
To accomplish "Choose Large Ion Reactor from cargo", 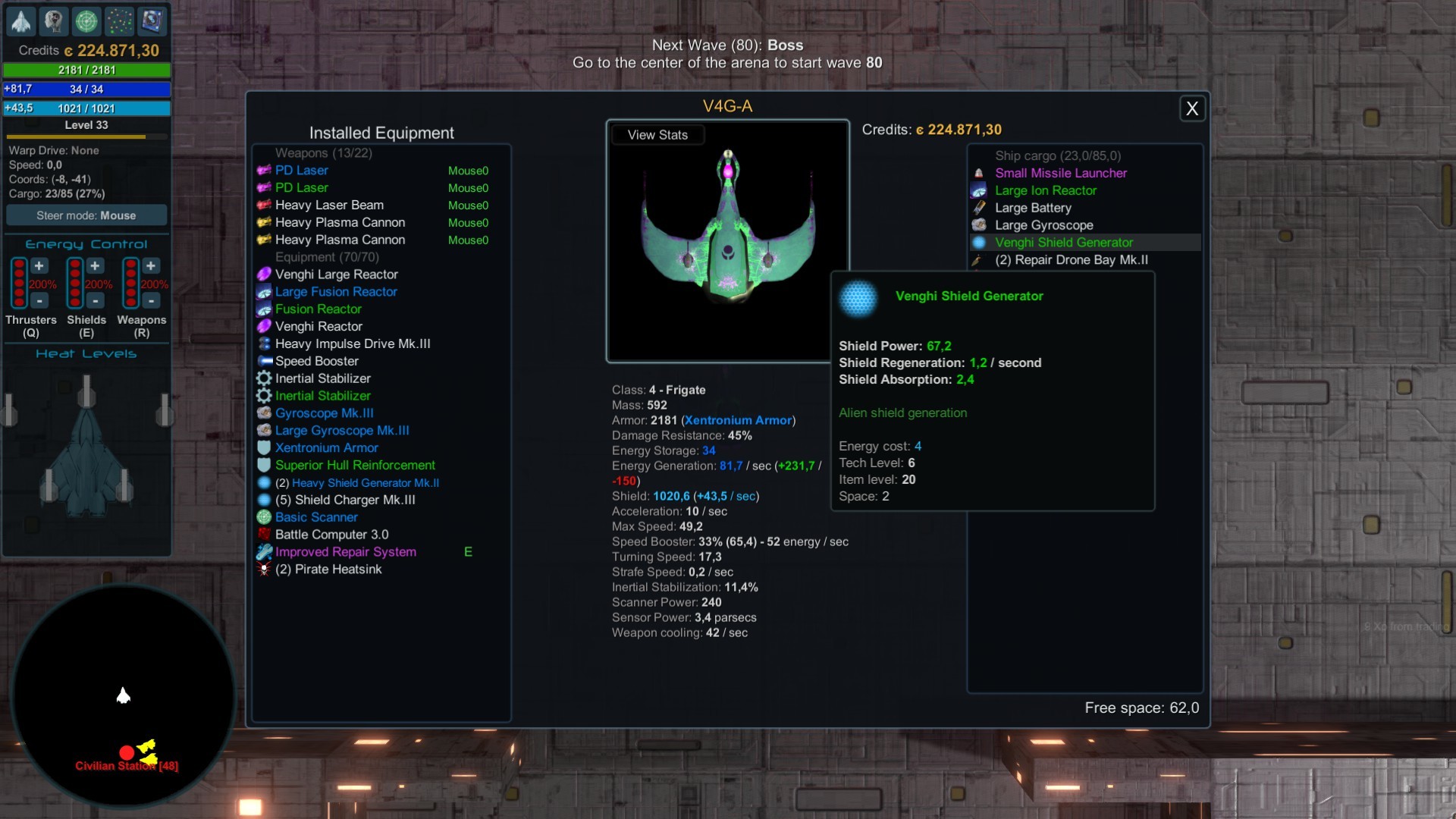I will pos(1045,190).
